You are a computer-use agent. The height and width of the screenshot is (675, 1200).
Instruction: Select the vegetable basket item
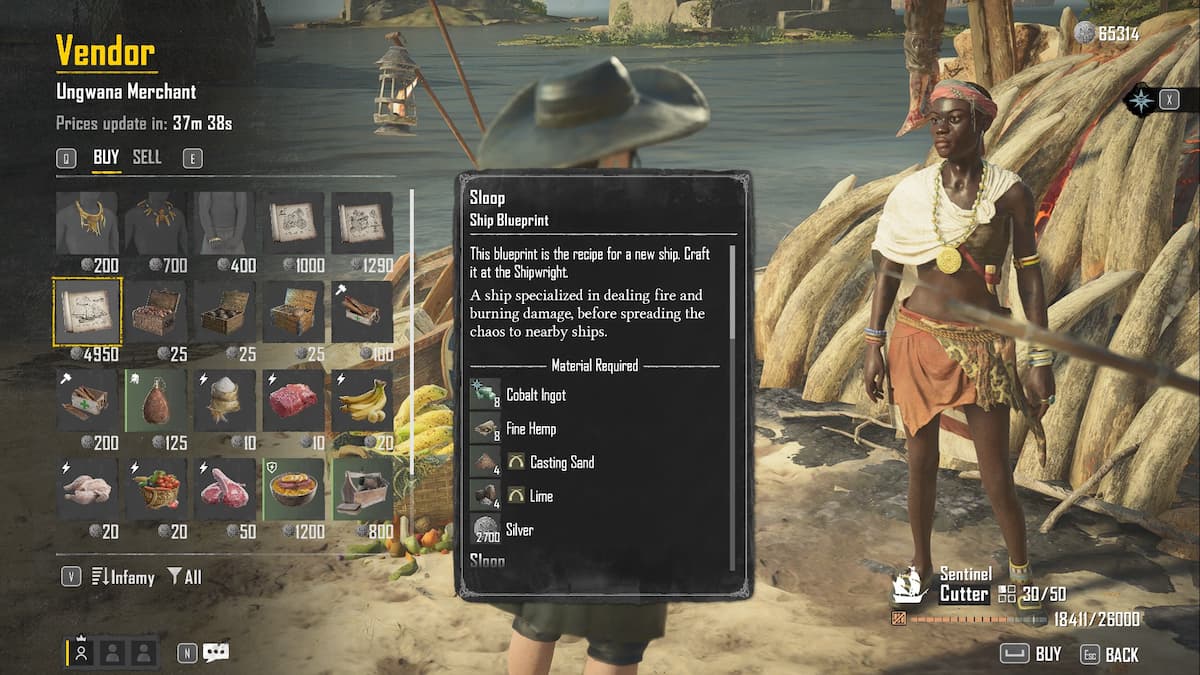click(x=156, y=488)
